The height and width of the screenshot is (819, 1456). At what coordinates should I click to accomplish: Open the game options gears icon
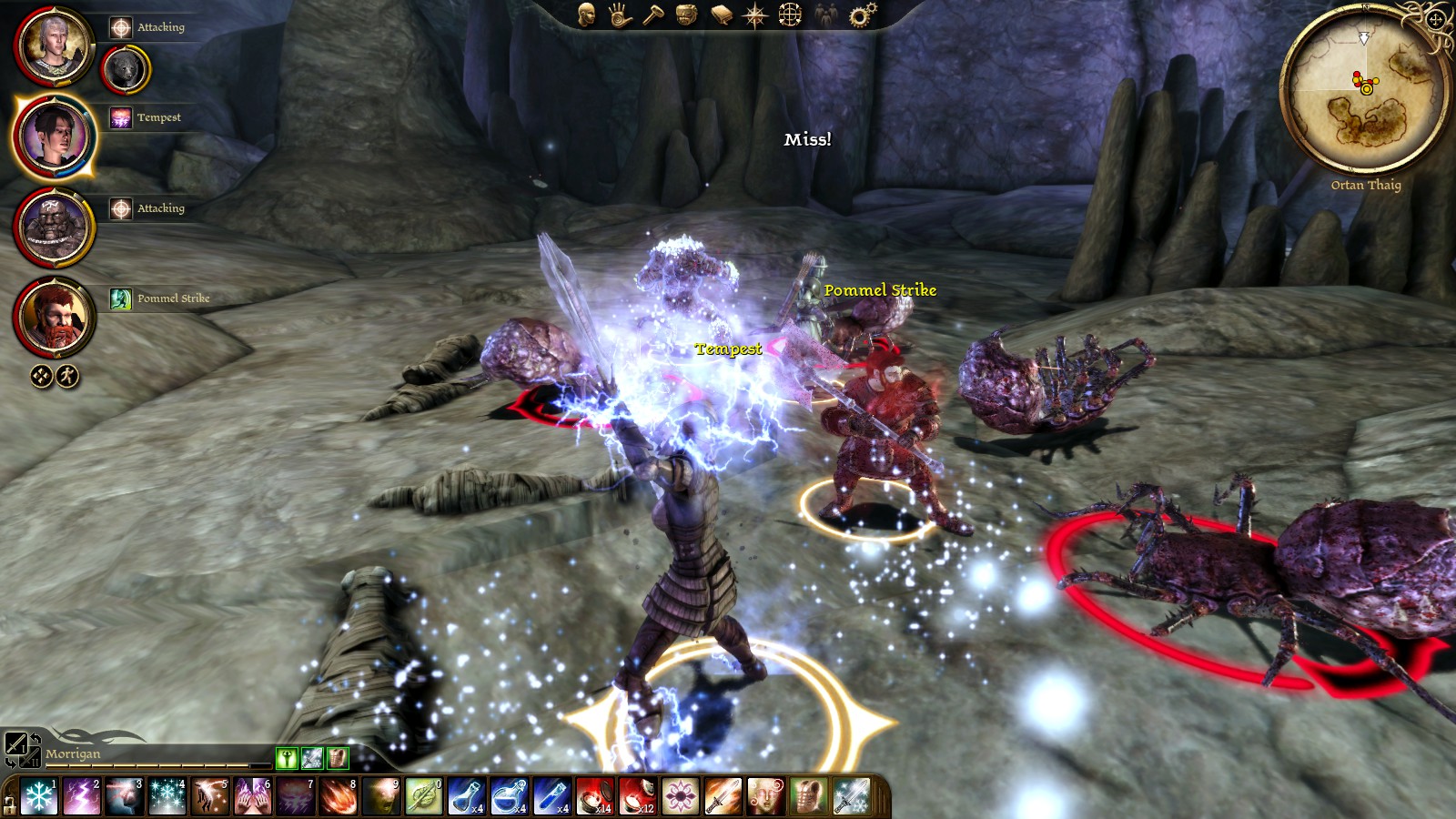[861, 15]
